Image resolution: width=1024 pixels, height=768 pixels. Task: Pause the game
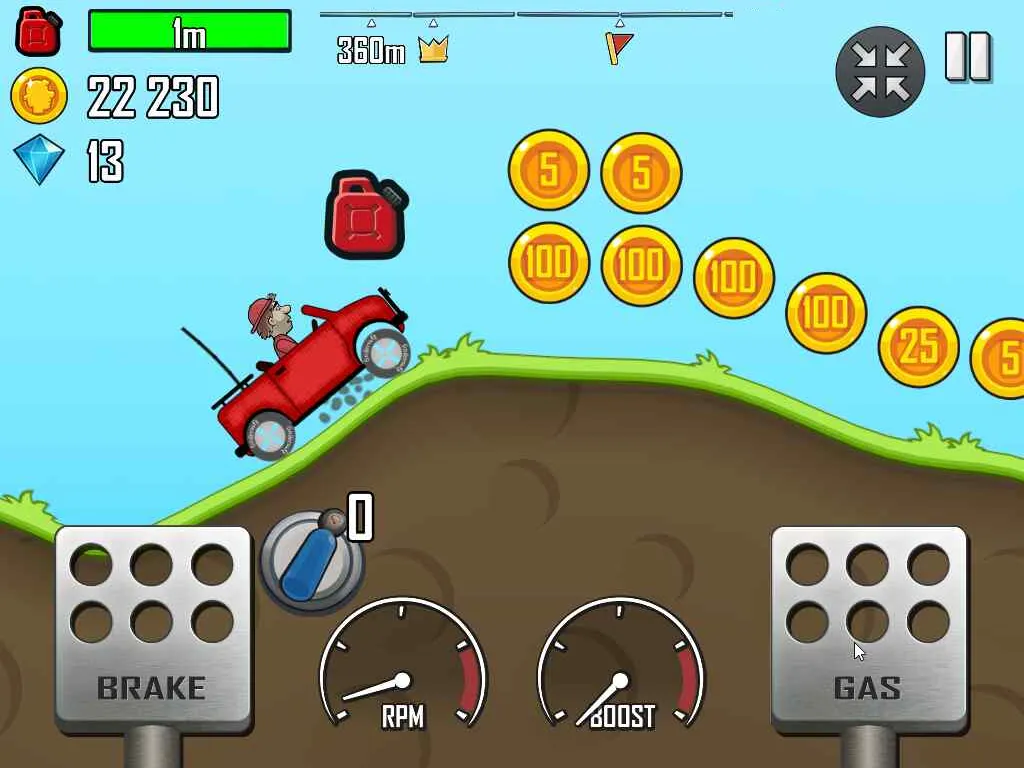tap(967, 57)
